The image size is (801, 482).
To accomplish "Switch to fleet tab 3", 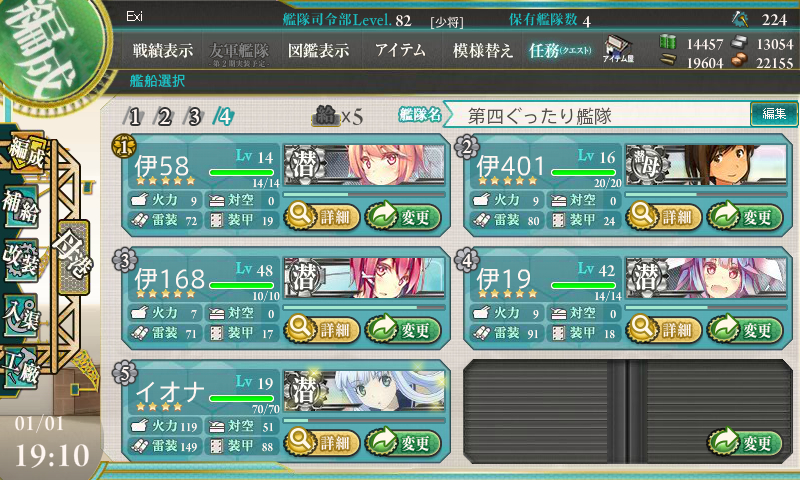I will [195, 116].
